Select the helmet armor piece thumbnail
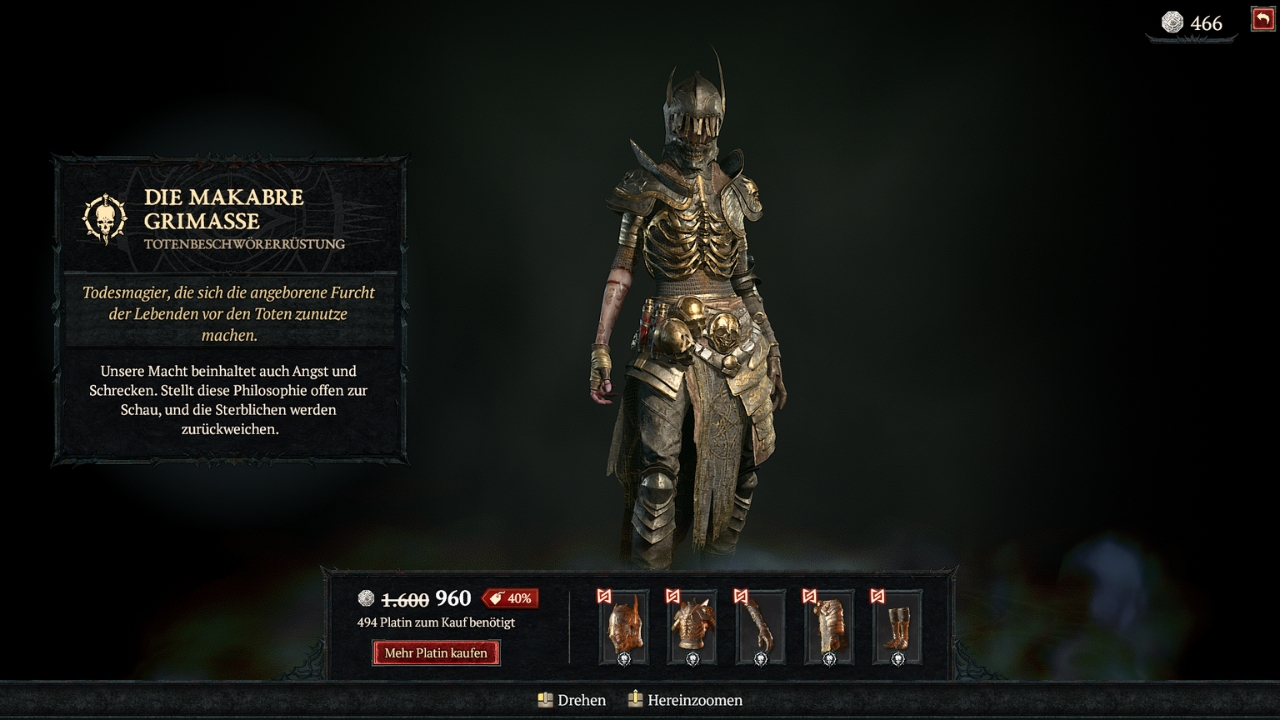Image resolution: width=1280 pixels, height=720 pixels. pyautogui.click(x=624, y=627)
